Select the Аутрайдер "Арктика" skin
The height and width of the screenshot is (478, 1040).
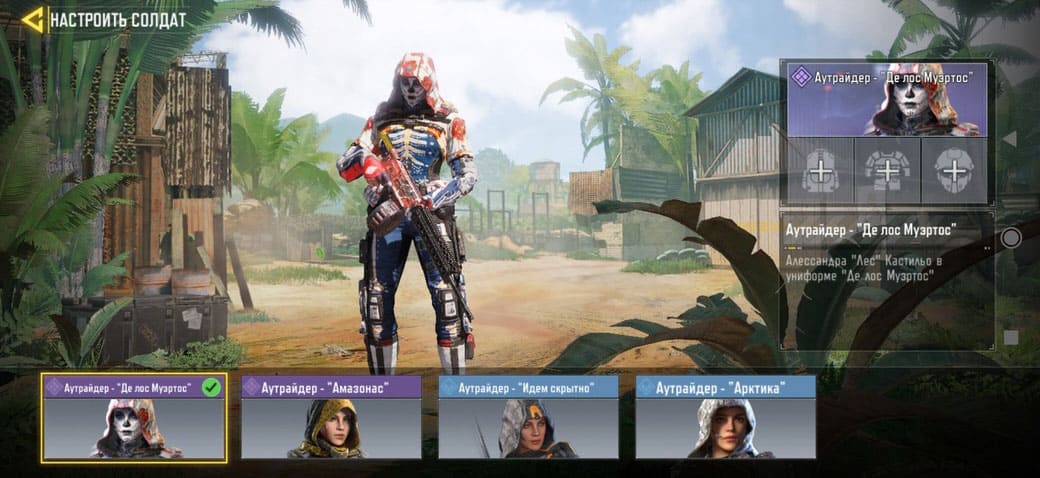click(x=725, y=418)
